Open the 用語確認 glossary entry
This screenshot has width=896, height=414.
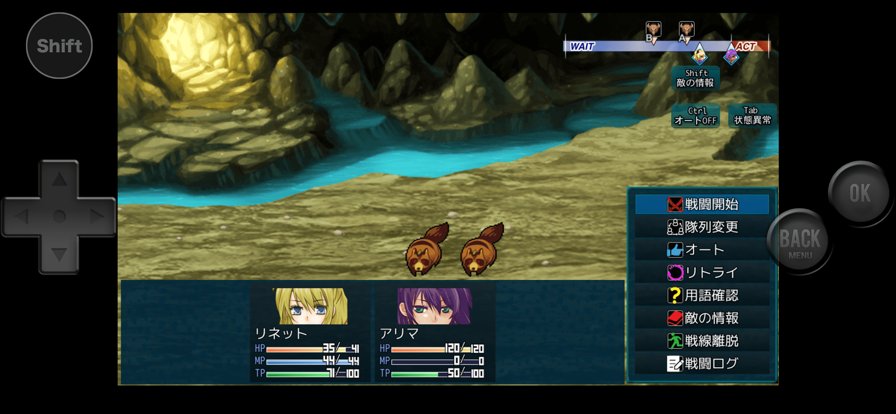702,295
